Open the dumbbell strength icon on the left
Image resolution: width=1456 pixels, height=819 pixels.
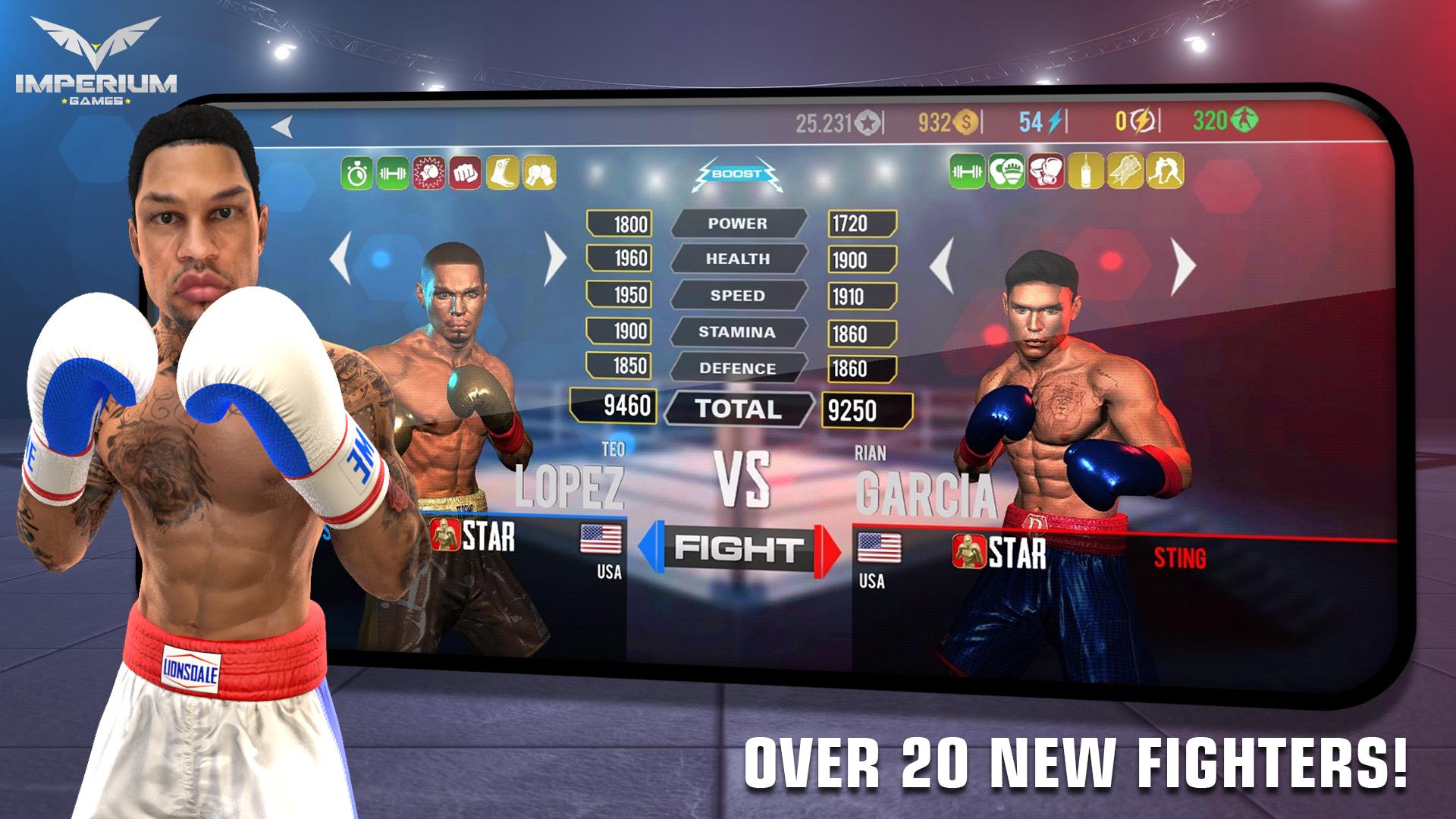(x=395, y=173)
